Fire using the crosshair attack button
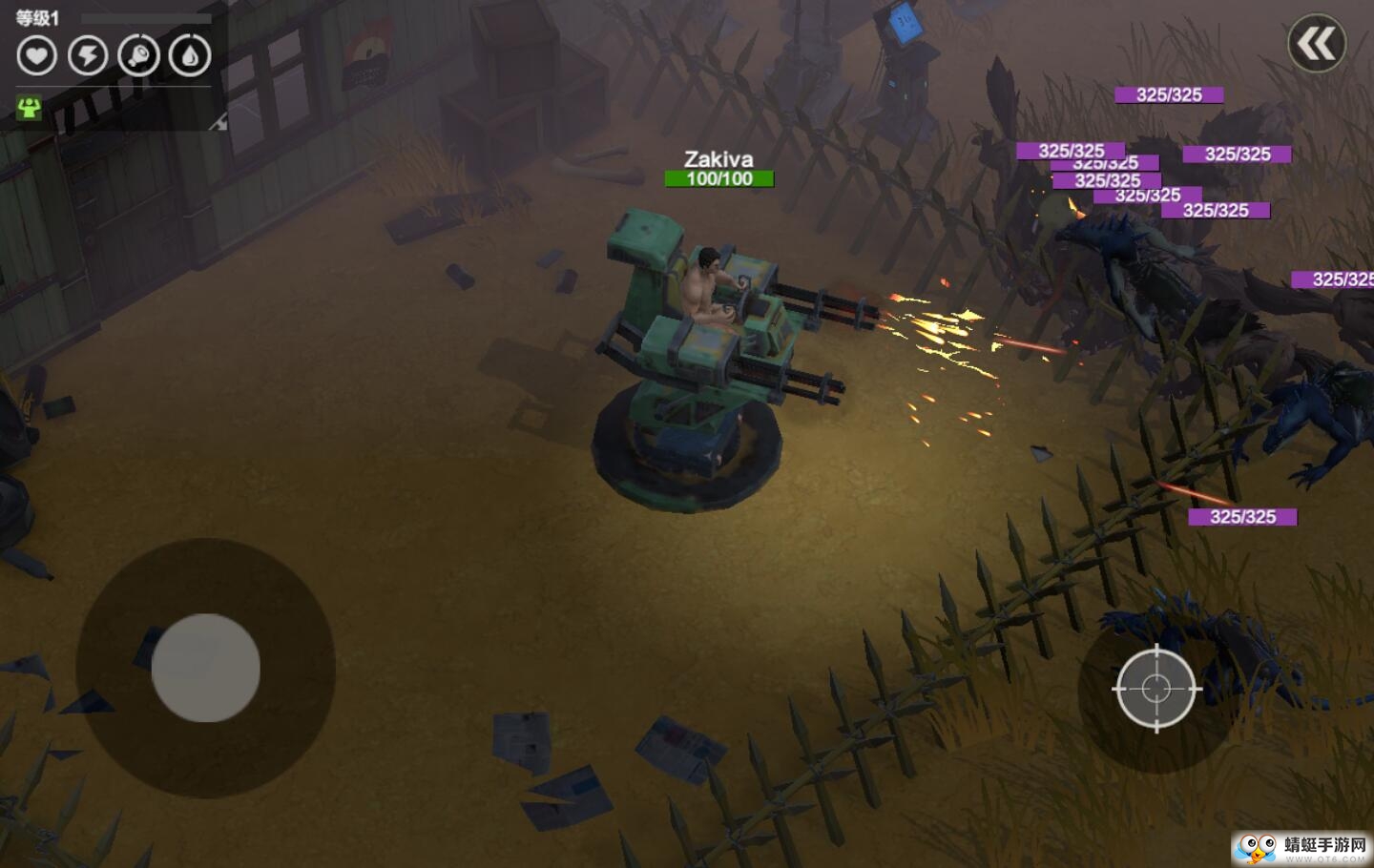1374x868 pixels. [1155, 688]
